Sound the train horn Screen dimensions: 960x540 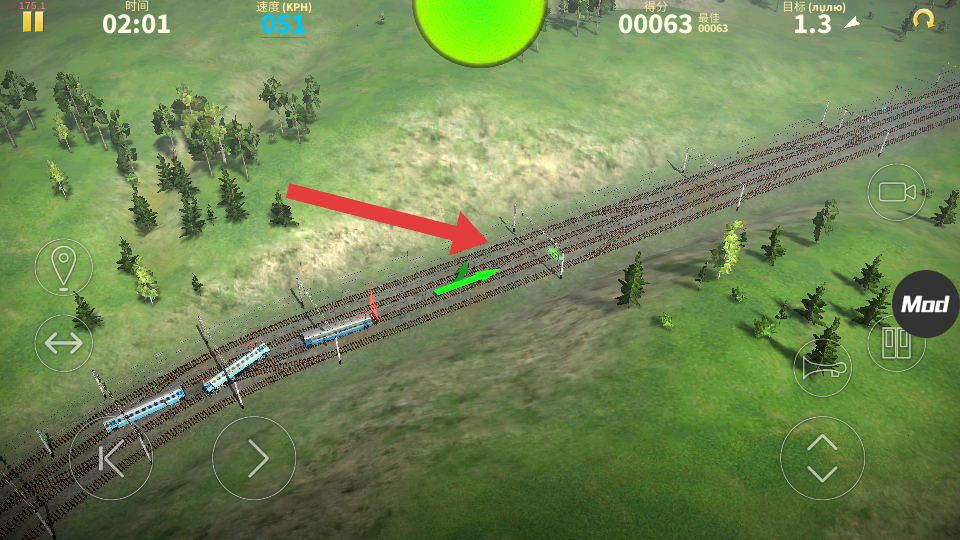(823, 368)
